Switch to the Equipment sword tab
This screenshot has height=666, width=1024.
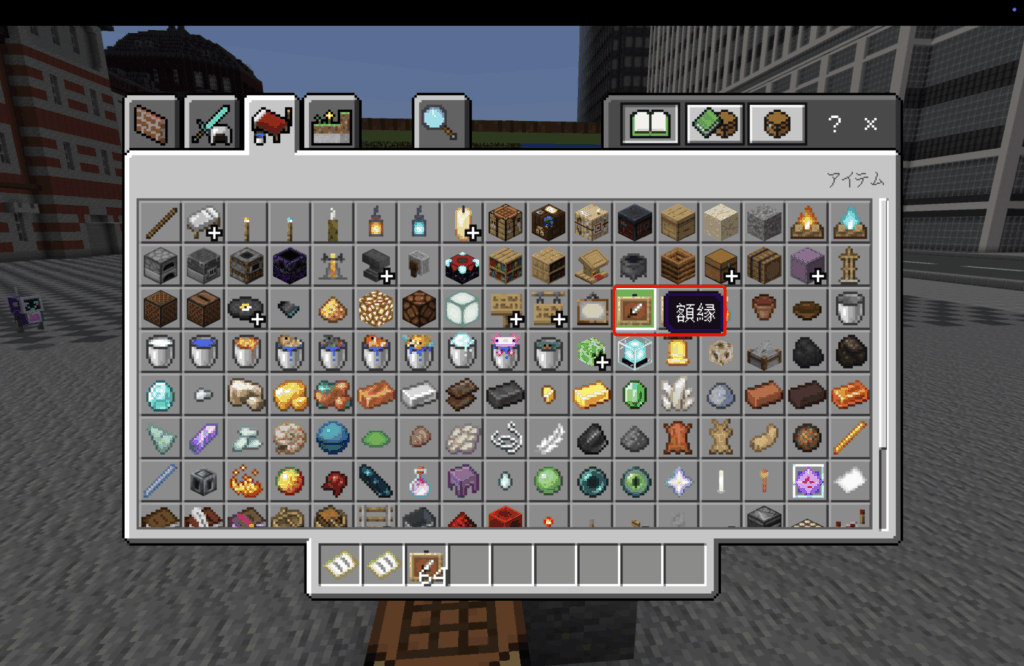(x=211, y=124)
